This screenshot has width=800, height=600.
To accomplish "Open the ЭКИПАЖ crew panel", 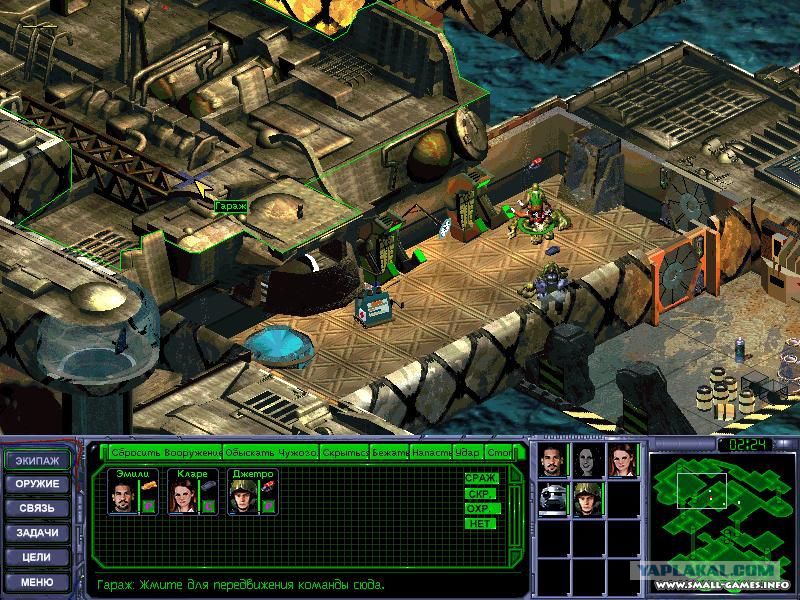I will click(39, 461).
